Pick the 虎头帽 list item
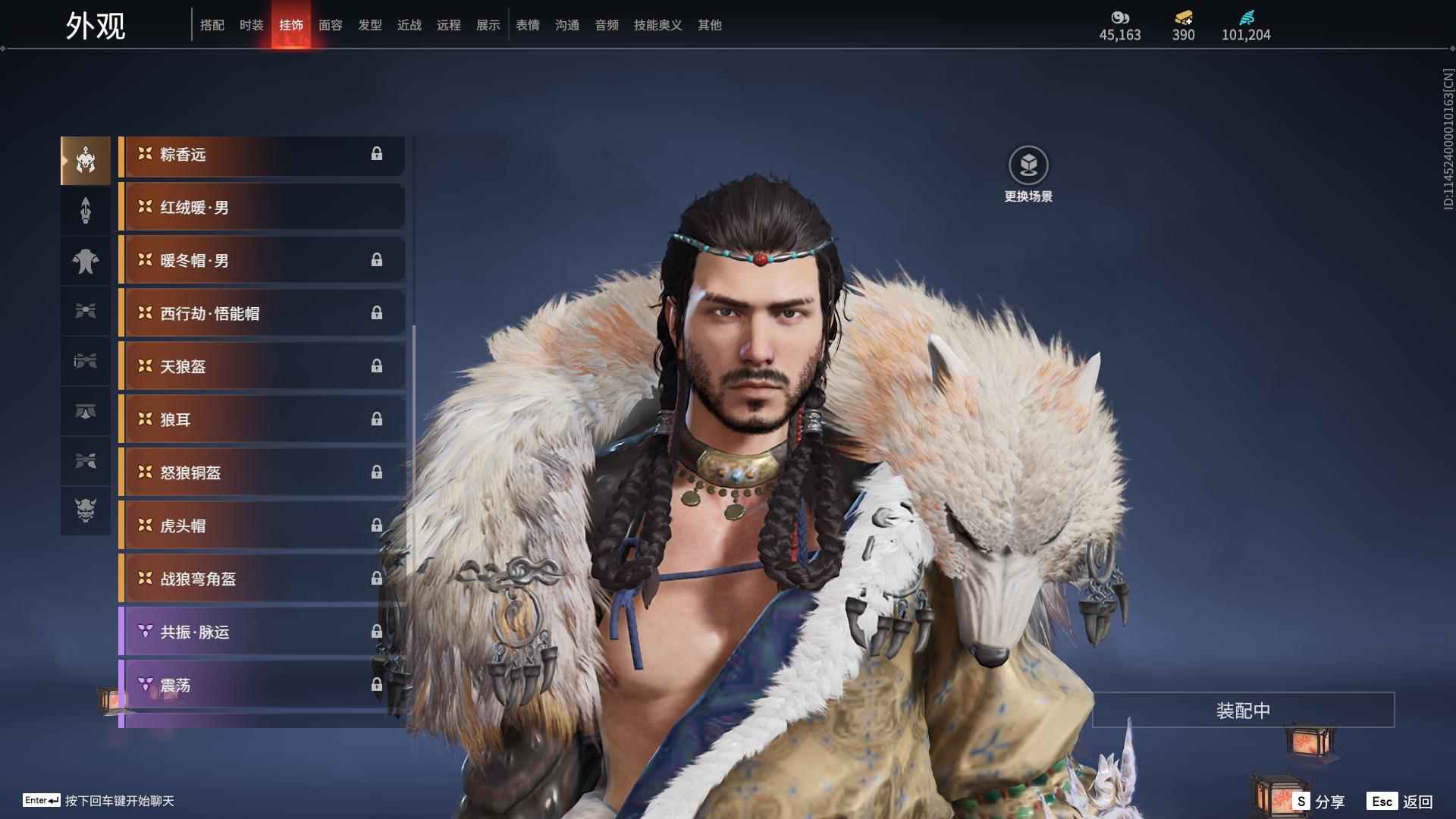 262,526
